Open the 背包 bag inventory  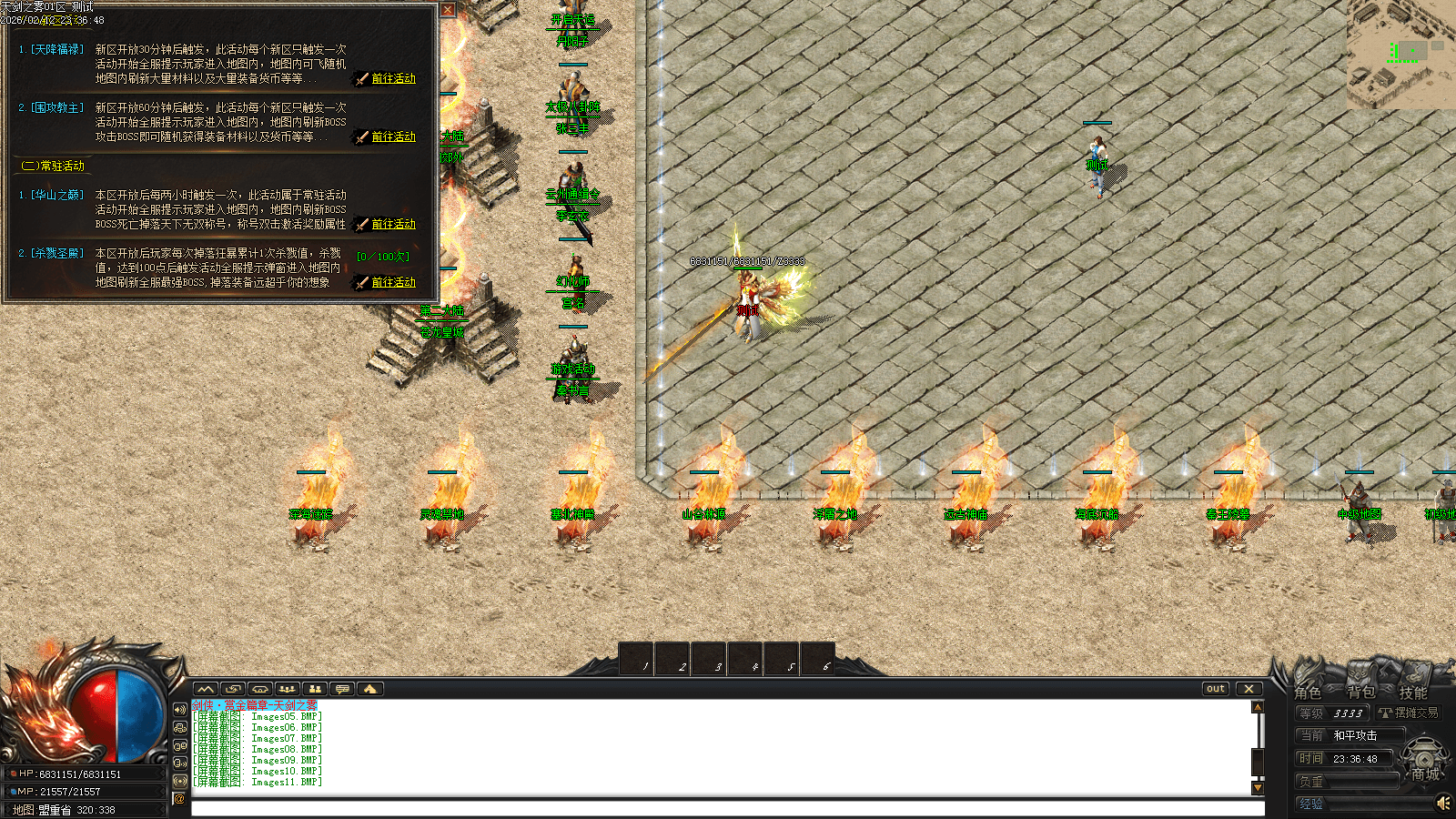coord(1360,693)
